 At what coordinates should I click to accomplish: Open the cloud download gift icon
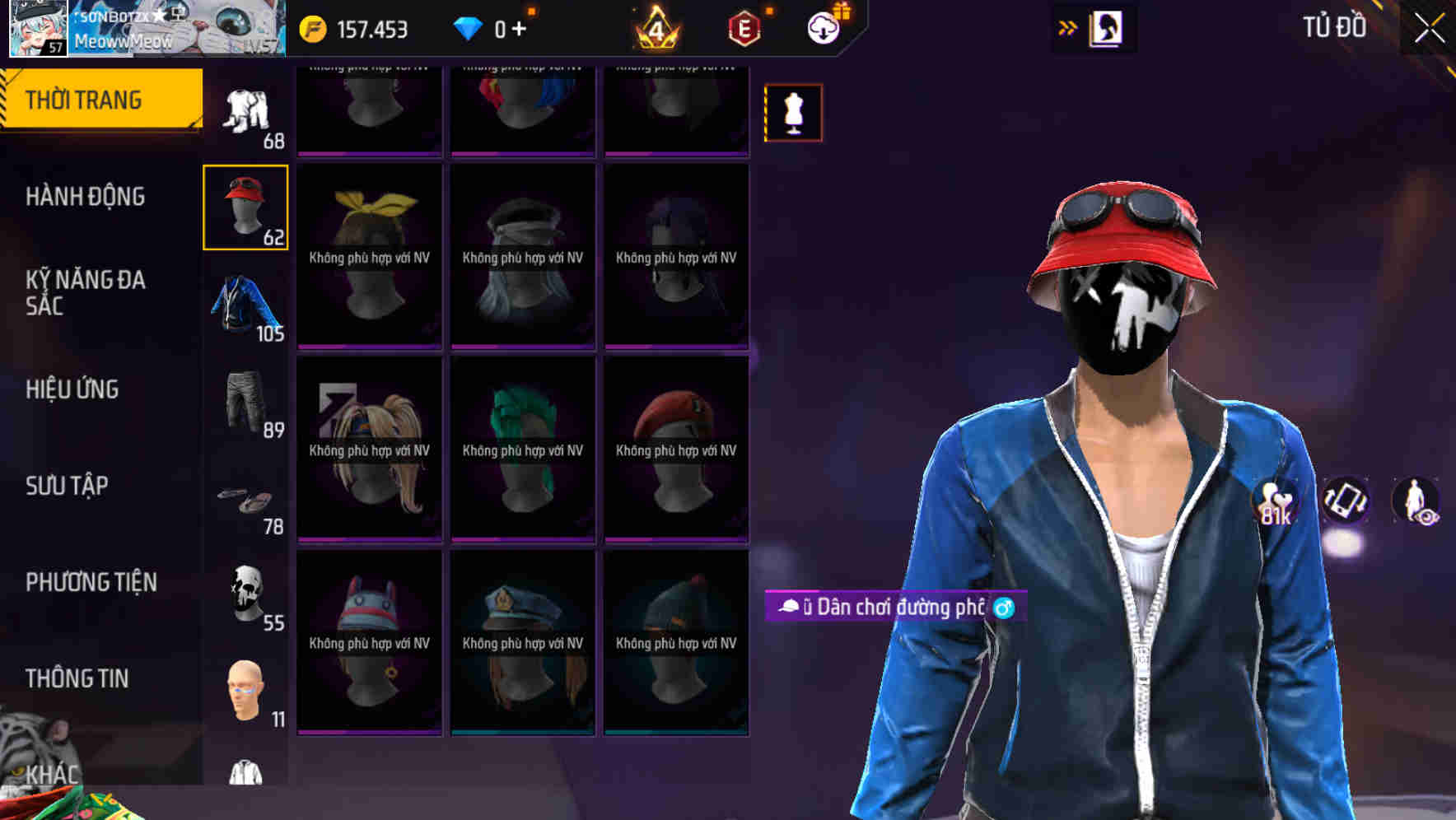tap(822, 27)
